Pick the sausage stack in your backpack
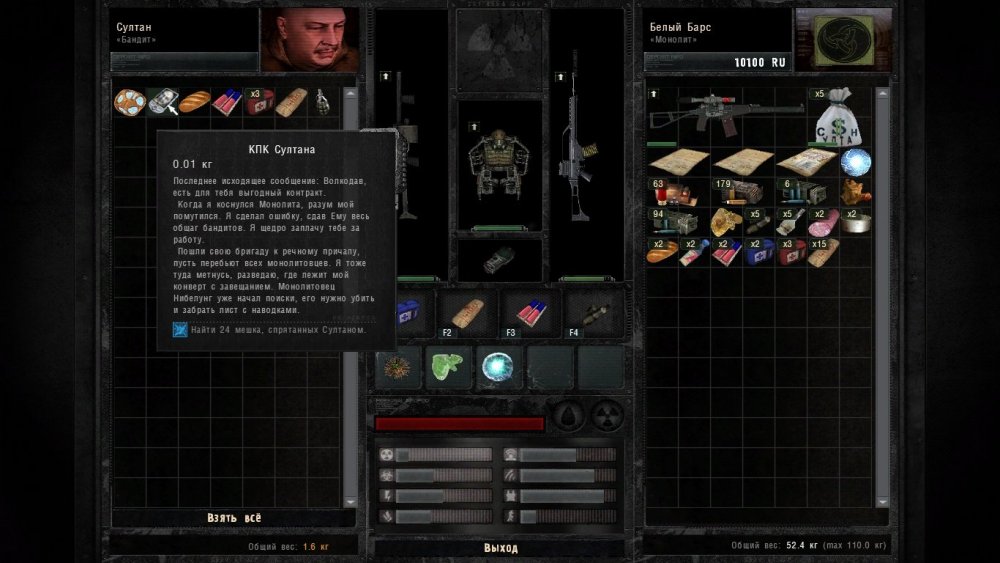The image size is (1000, 563). [823, 221]
